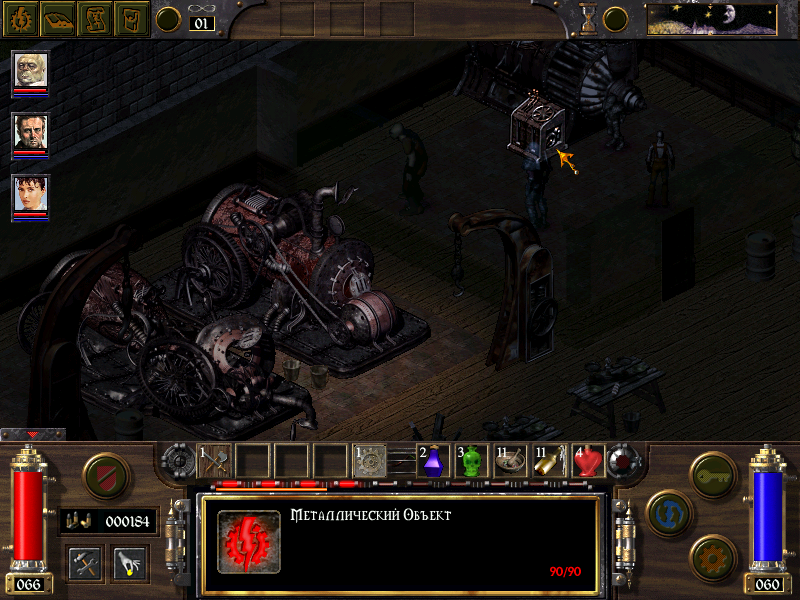Viewport: 800px width, 600px height.
Task: Open the logbook book button
Action: 58,18
